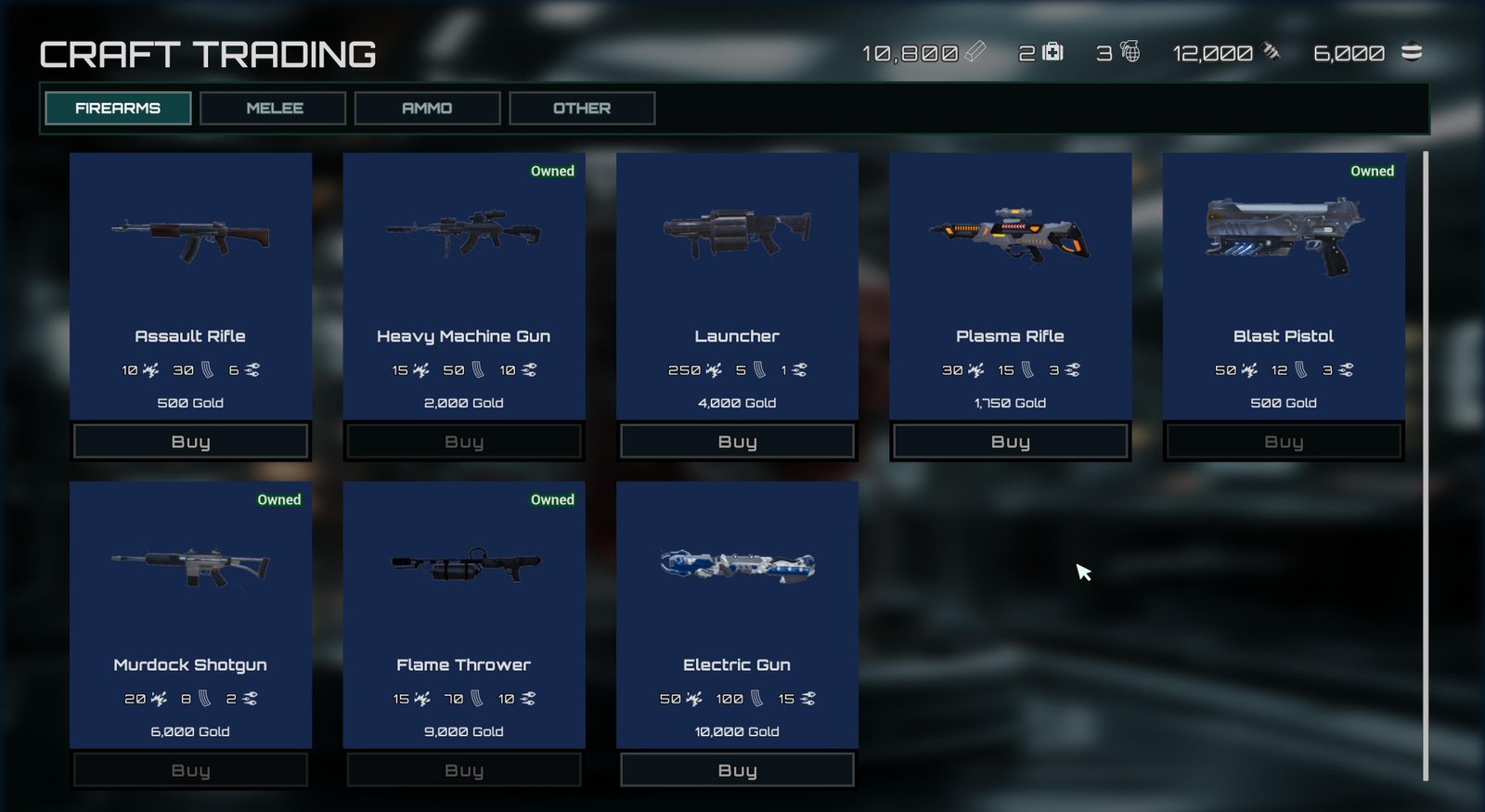Select the Other category tab
Screen dimensions: 1485x812
click(582, 108)
